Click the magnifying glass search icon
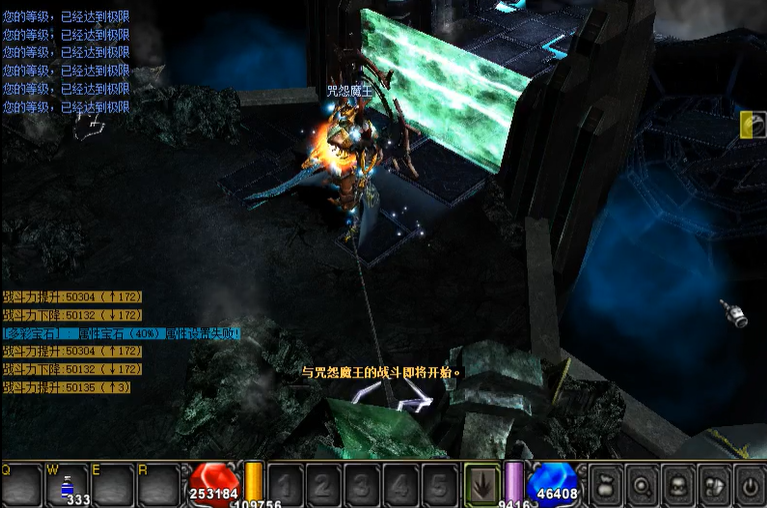This screenshot has height=508, width=767. [641, 485]
